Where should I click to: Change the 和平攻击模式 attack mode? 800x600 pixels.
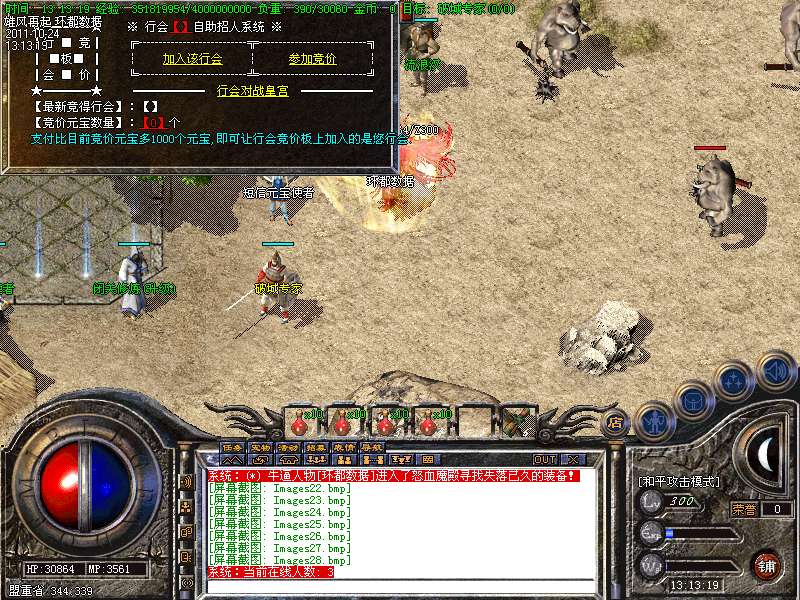point(679,482)
